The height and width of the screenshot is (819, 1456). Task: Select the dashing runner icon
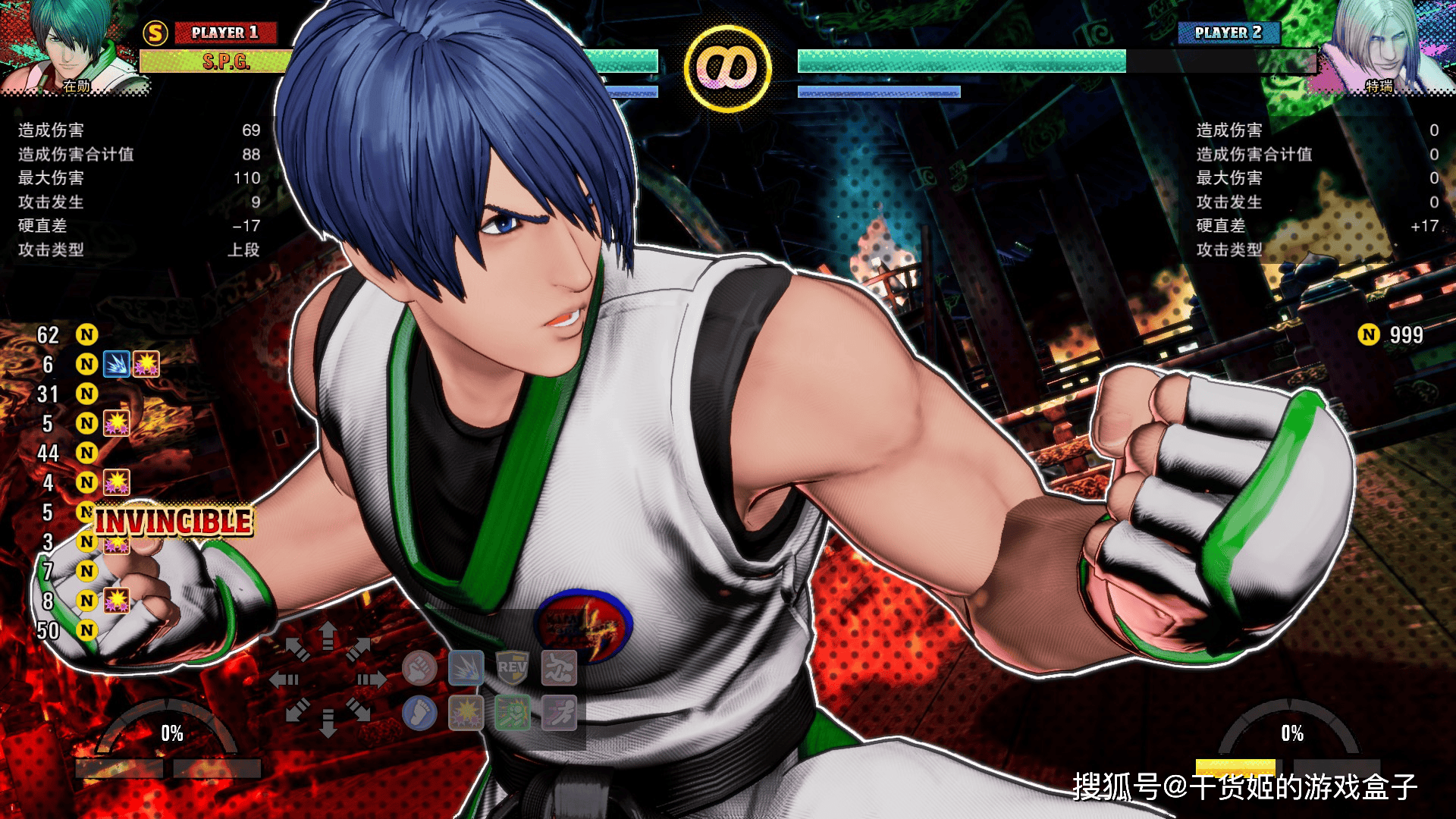559,713
